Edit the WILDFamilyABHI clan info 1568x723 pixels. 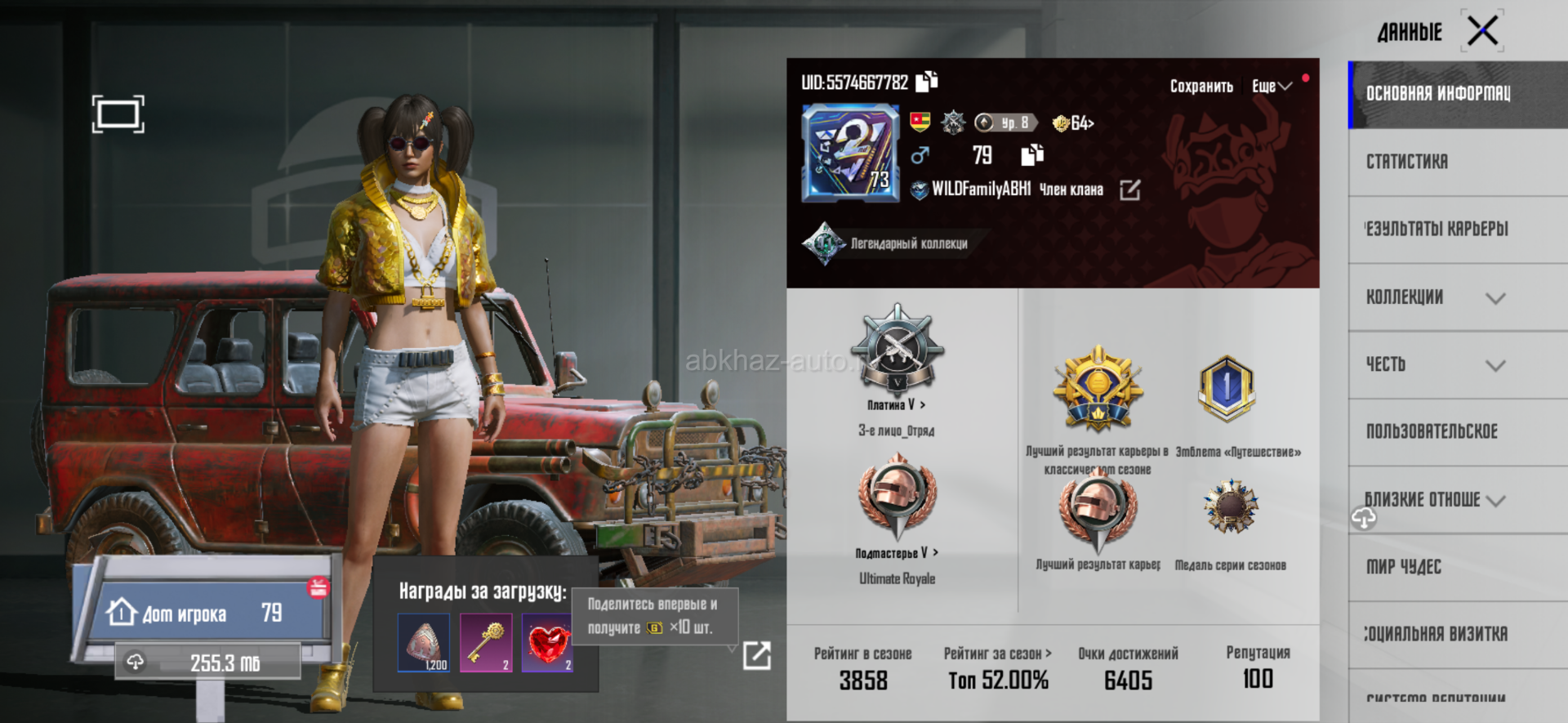coord(1130,190)
